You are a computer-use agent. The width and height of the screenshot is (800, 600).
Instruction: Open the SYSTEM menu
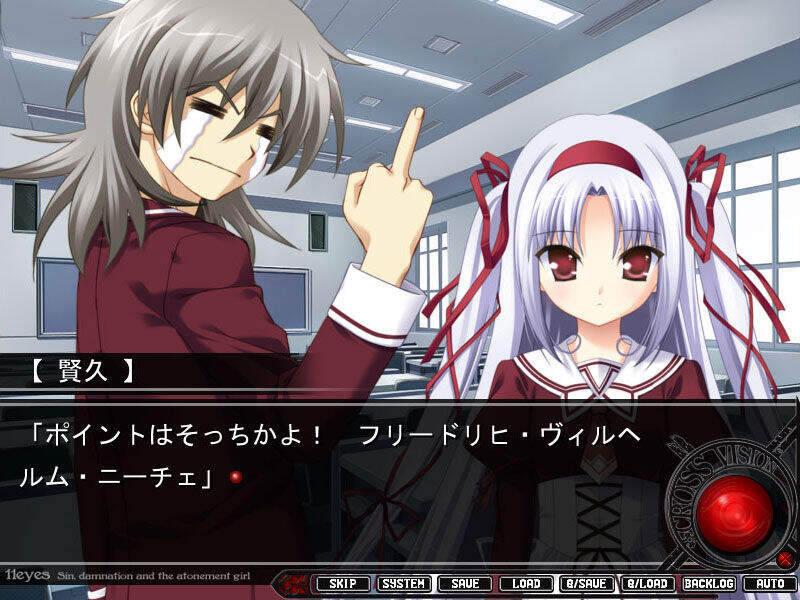pyautogui.click(x=404, y=583)
